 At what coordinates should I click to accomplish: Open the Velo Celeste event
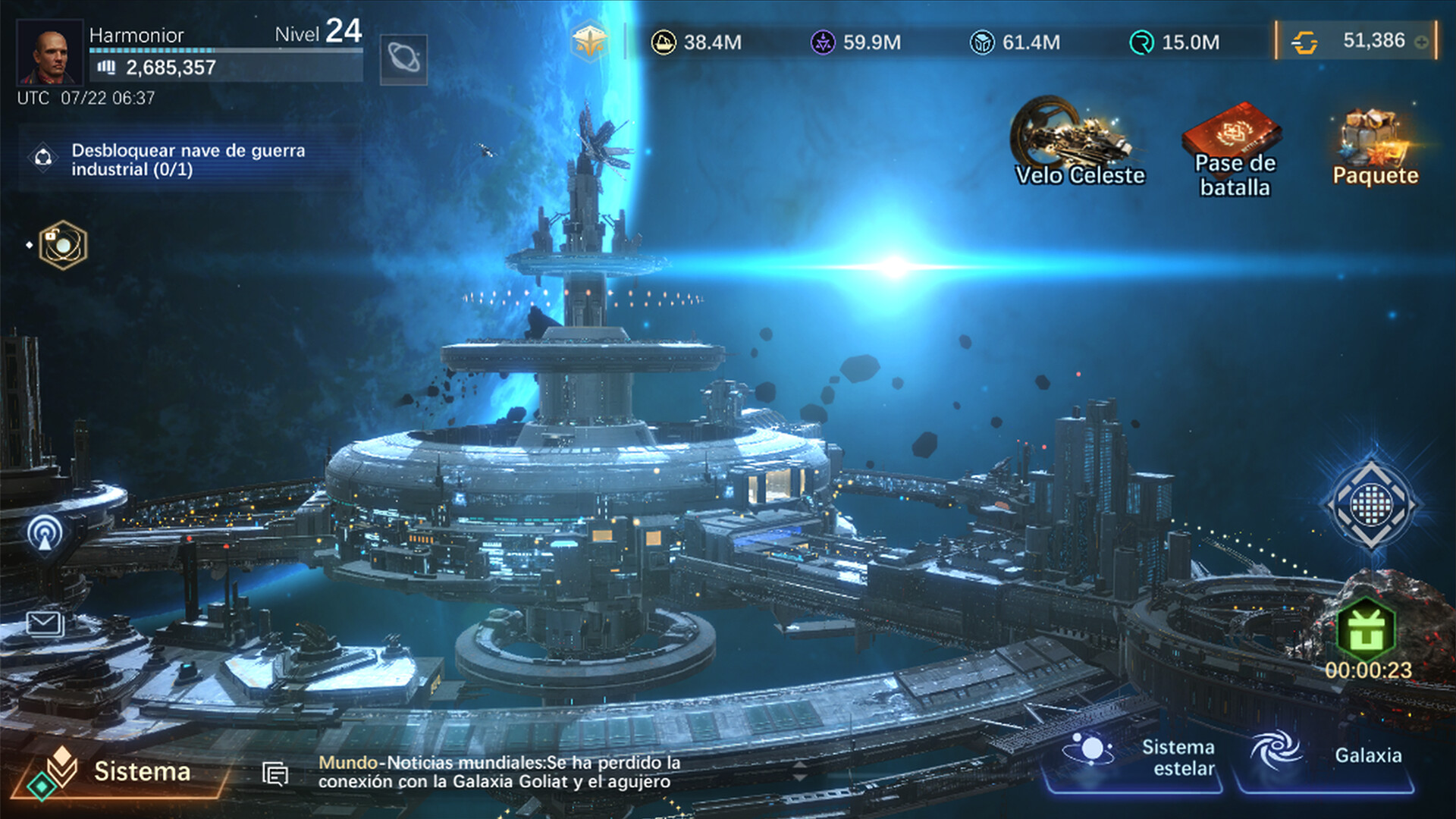coord(1079,143)
